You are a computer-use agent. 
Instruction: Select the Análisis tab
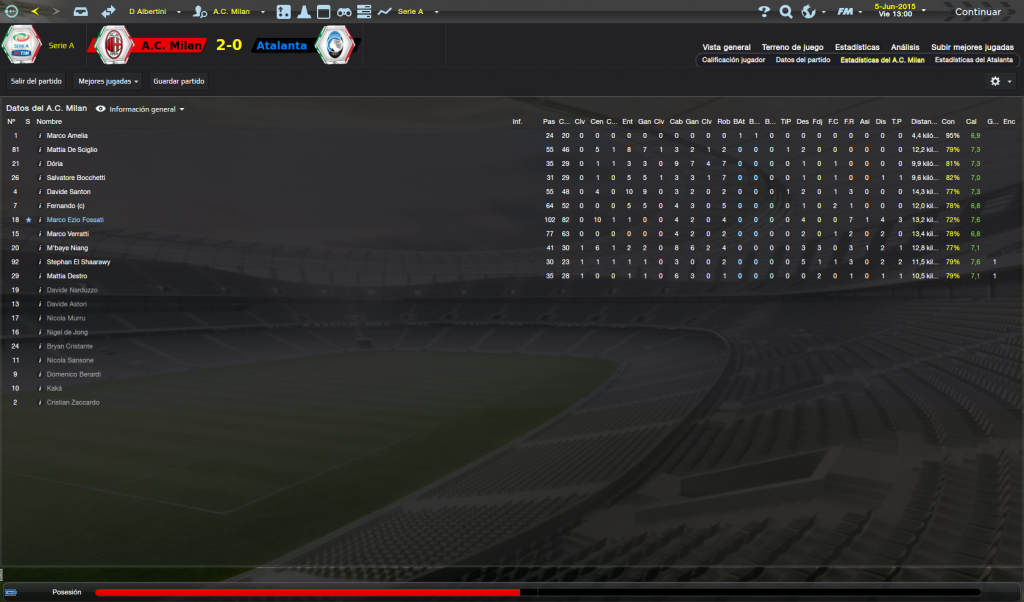click(x=905, y=47)
